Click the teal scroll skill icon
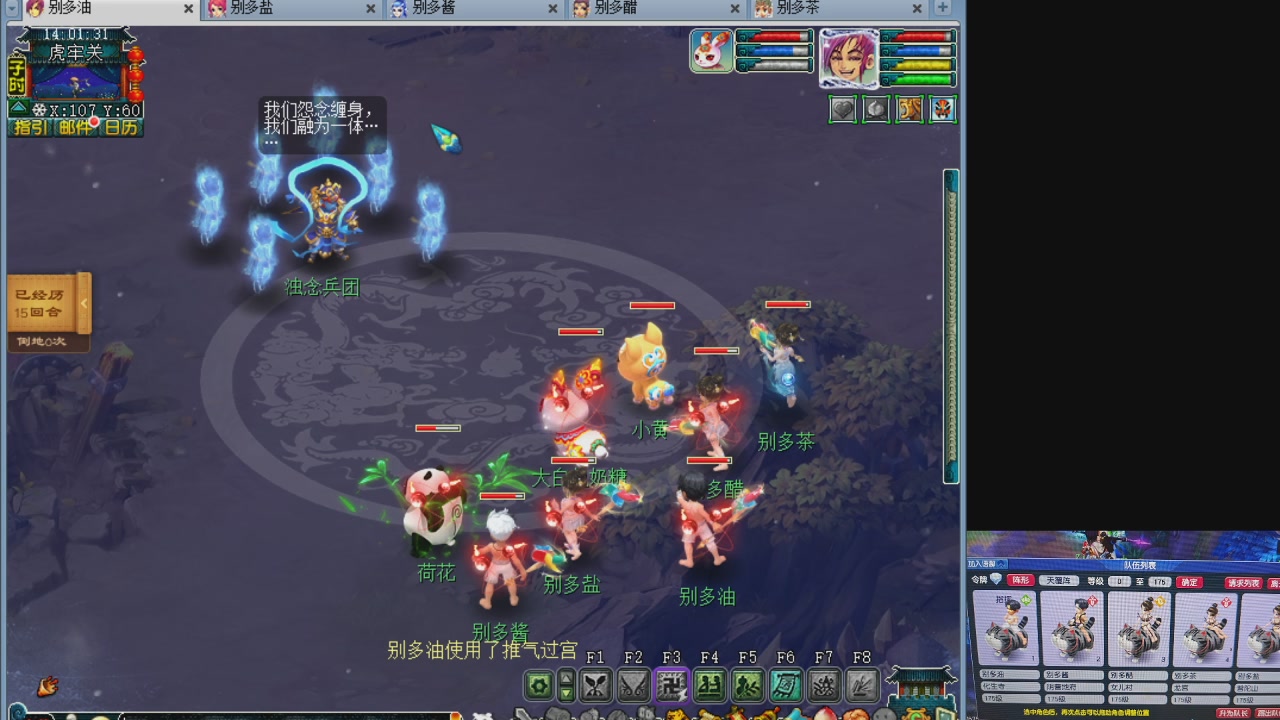Screen dimensions: 1280x720 (784, 685)
